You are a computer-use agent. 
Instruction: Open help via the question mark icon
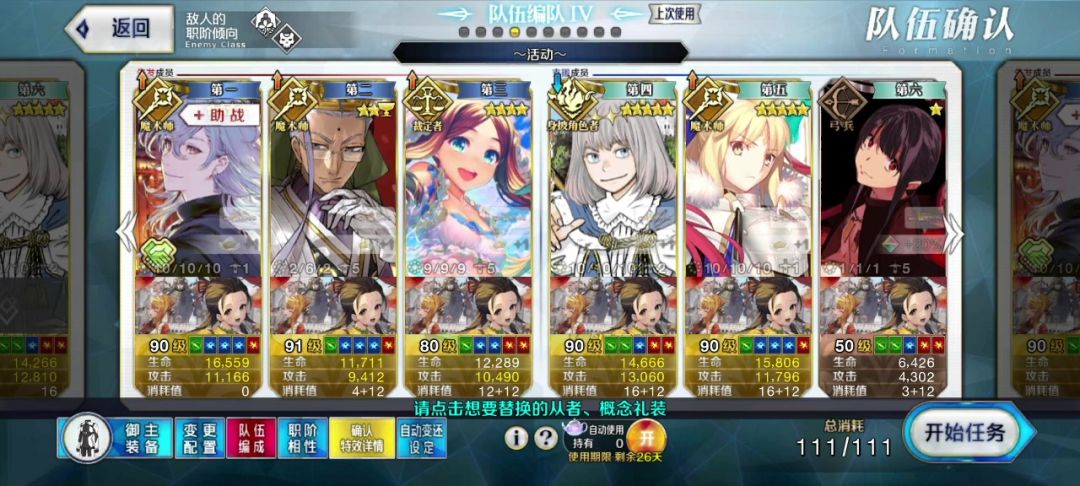(545, 437)
